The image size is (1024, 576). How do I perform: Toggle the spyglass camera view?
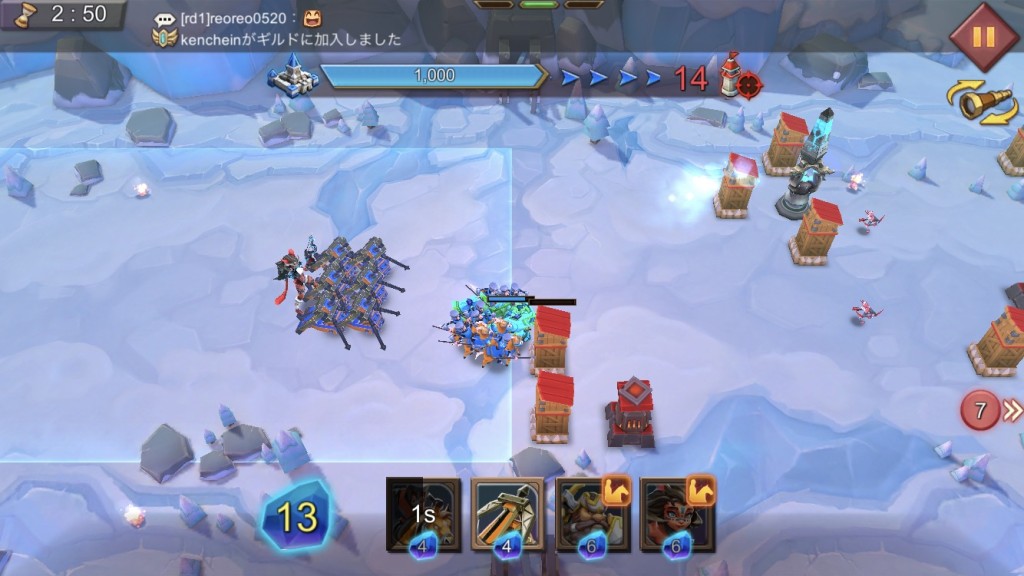(x=982, y=103)
